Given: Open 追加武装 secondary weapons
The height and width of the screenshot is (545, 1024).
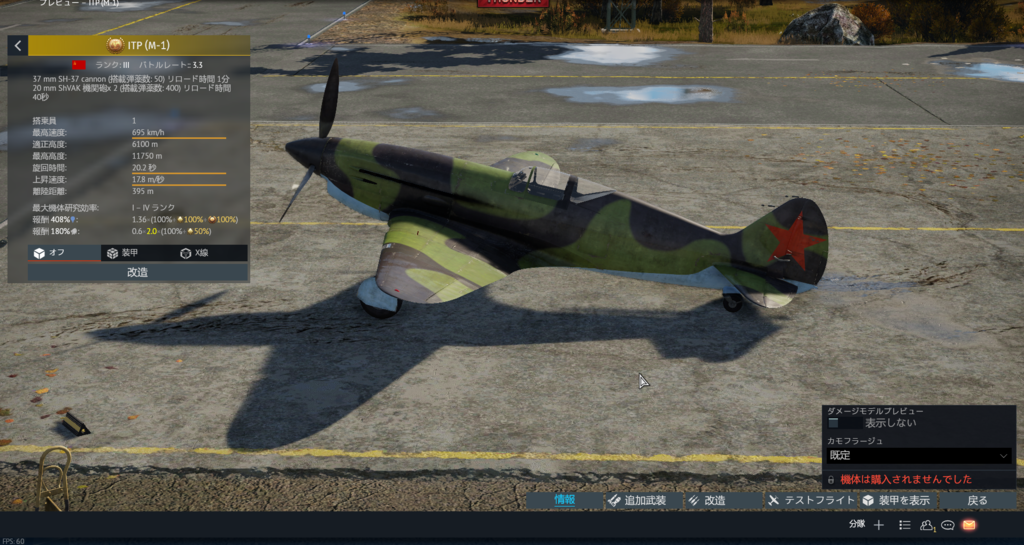Looking at the screenshot, I should tap(642, 500).
